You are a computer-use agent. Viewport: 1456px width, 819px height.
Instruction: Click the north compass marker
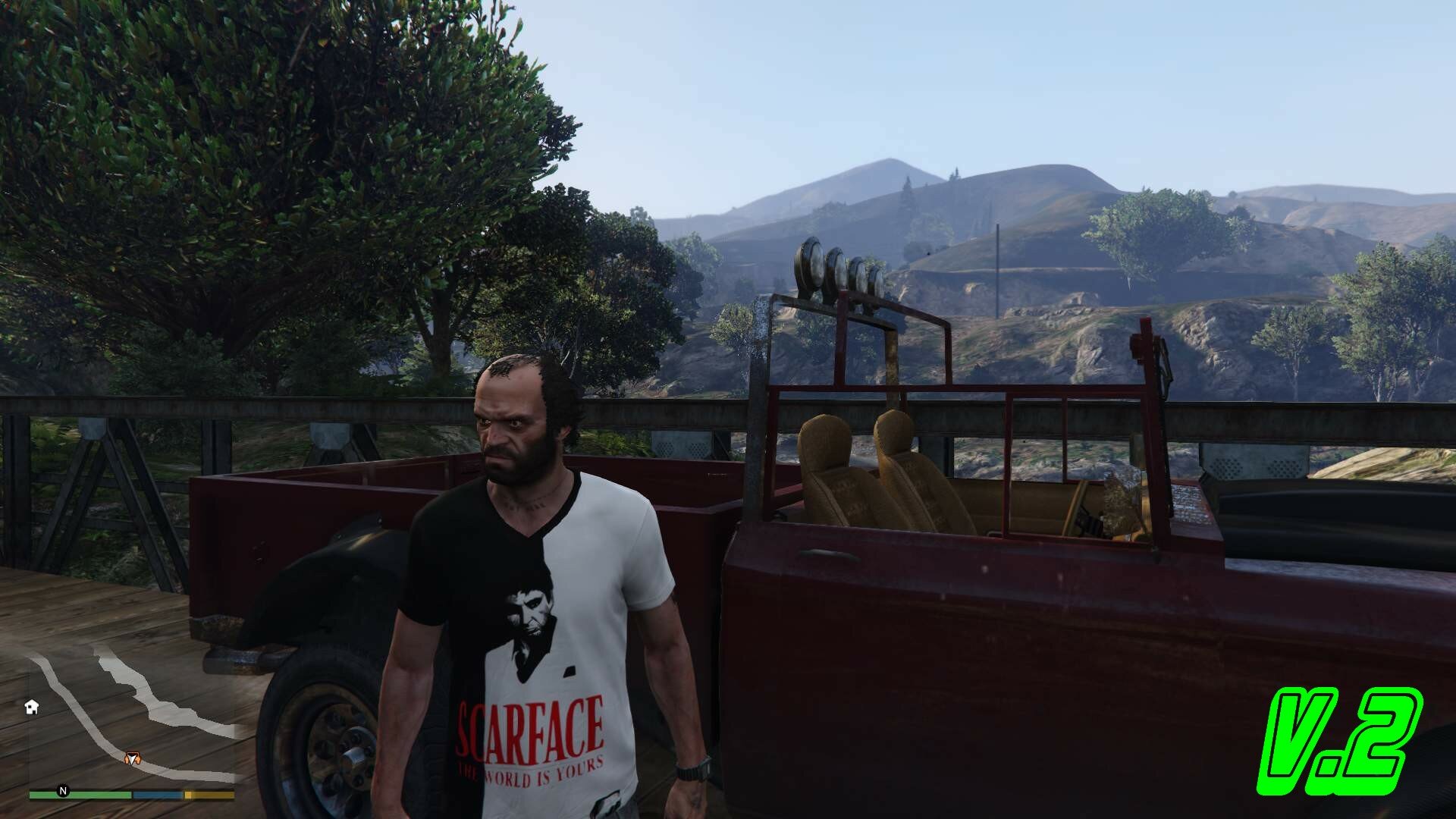tap(63, 791)
